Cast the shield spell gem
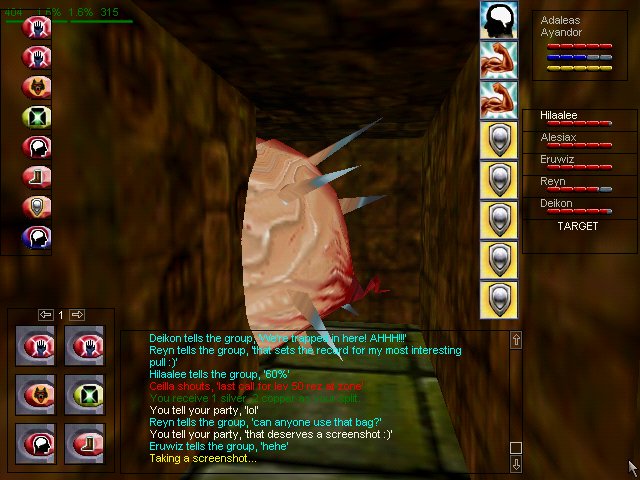Viewport: 640px width, 480px height. [x=37, y=207]
